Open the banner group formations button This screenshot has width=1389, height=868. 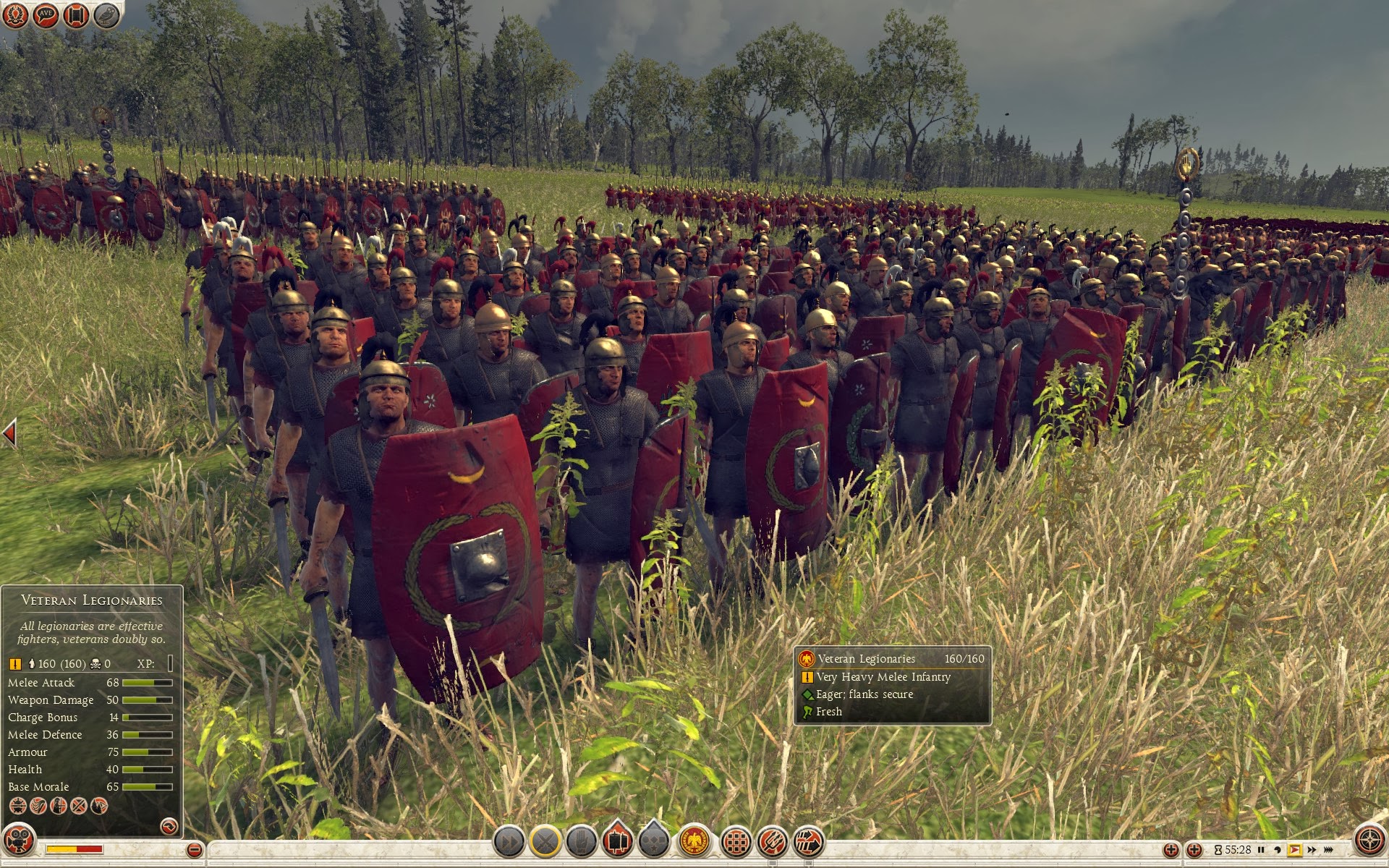tap(618, 841)
